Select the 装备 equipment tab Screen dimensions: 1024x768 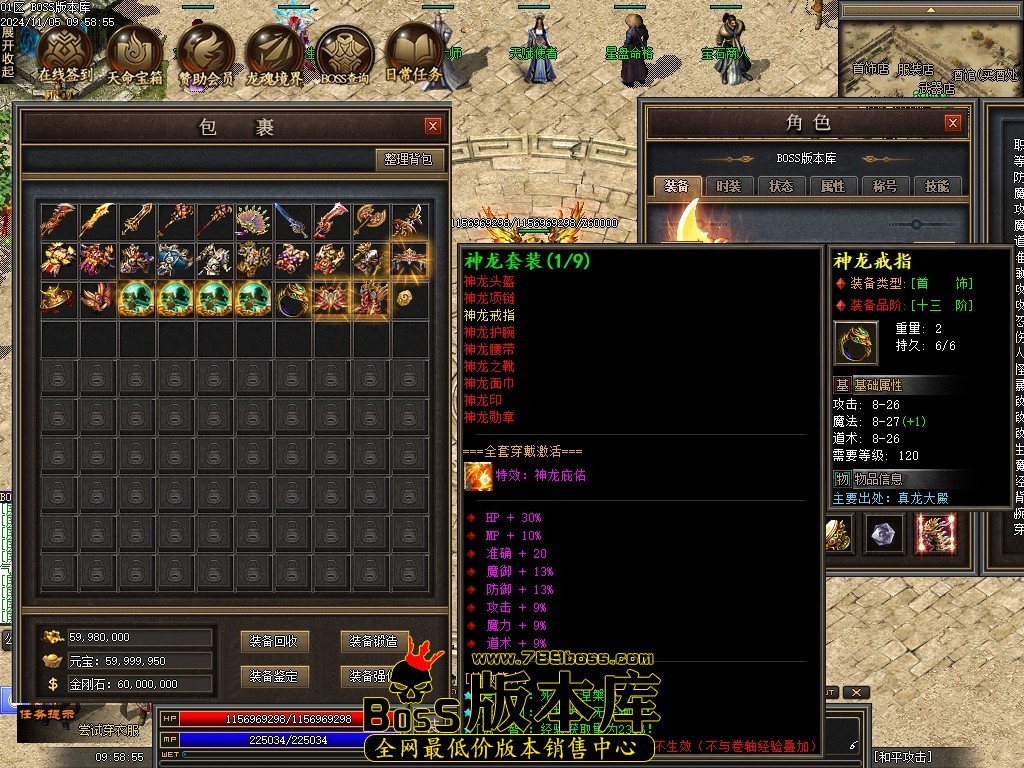pyautogui.click(x=677, y=186)
